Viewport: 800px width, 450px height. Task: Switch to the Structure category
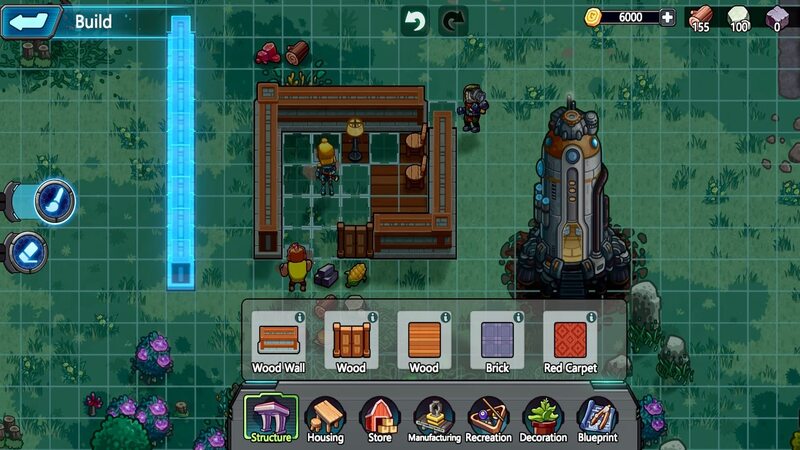tap(271, 419)
